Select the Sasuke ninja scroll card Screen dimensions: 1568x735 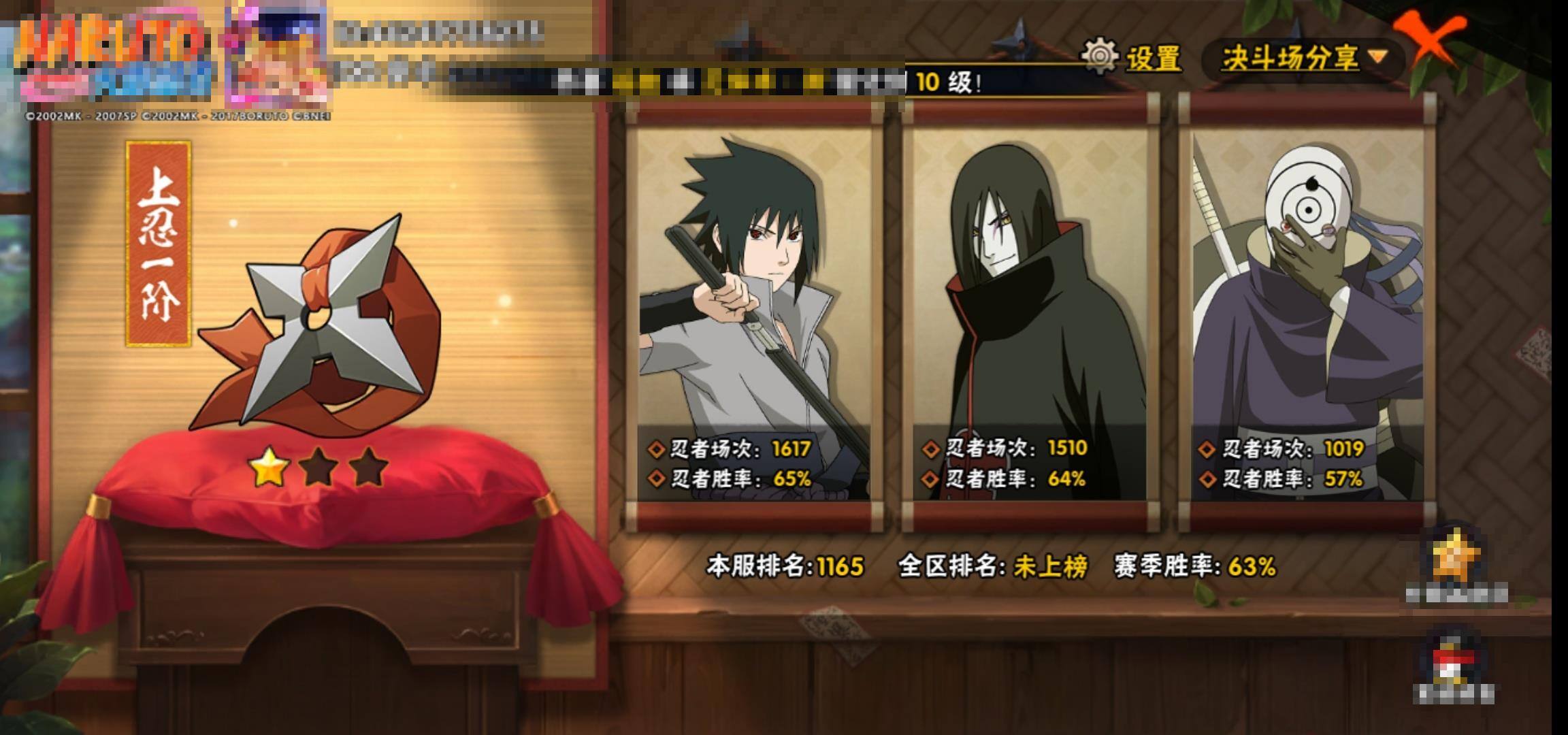(x=754, y=313)
